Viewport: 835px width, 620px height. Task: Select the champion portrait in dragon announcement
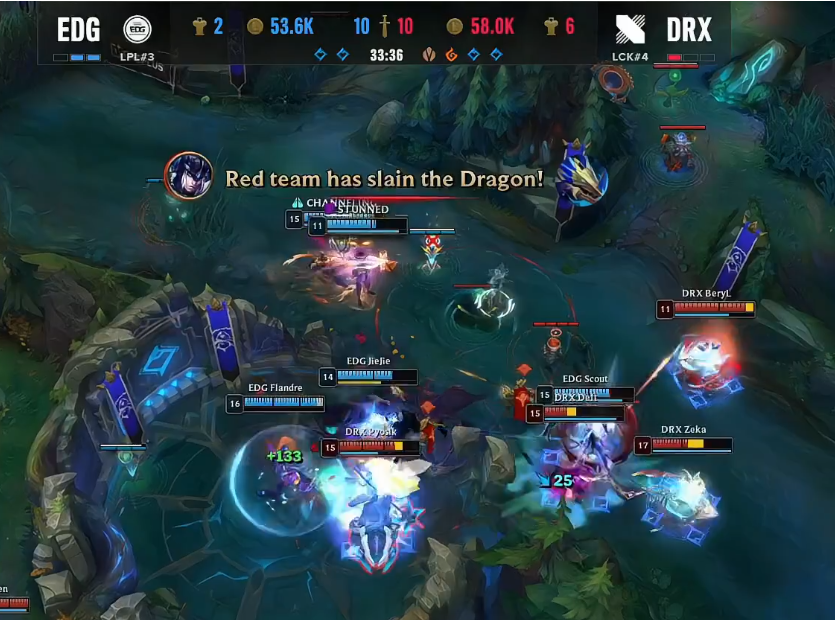[x=188, y=176]
